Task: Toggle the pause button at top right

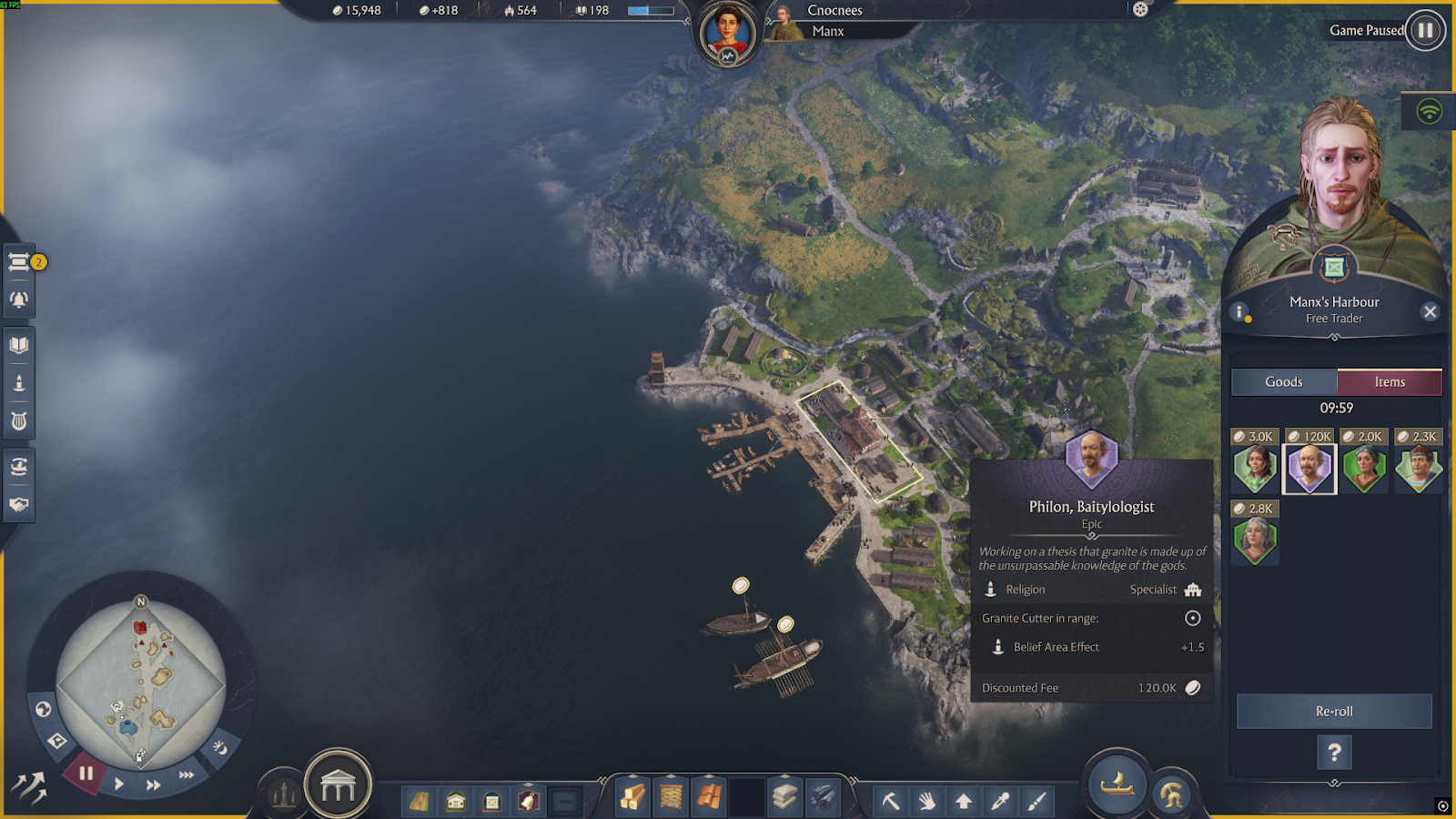Action: coord(1425,30)
